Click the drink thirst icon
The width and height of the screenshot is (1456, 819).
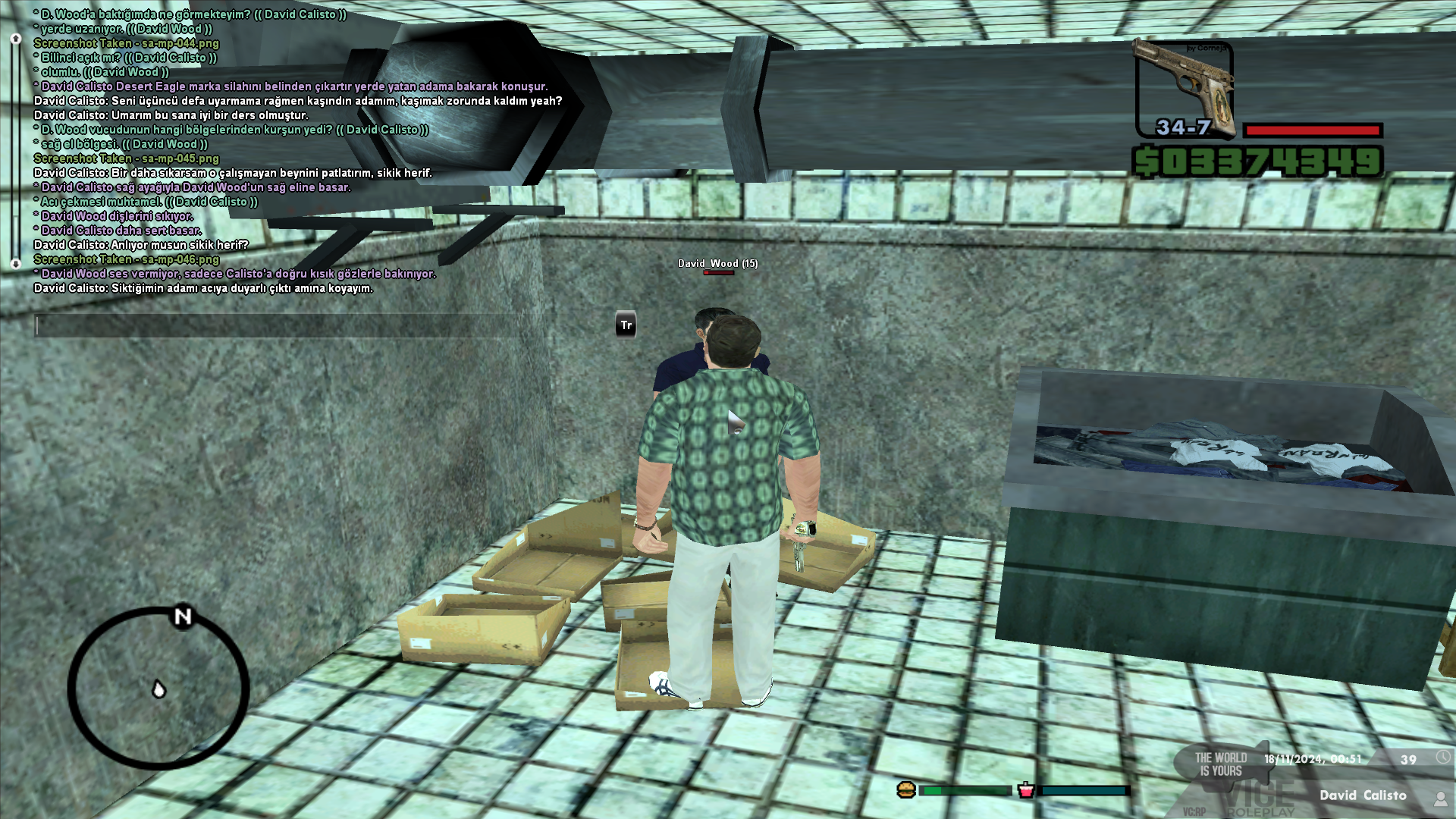(x=1026, y=790)
